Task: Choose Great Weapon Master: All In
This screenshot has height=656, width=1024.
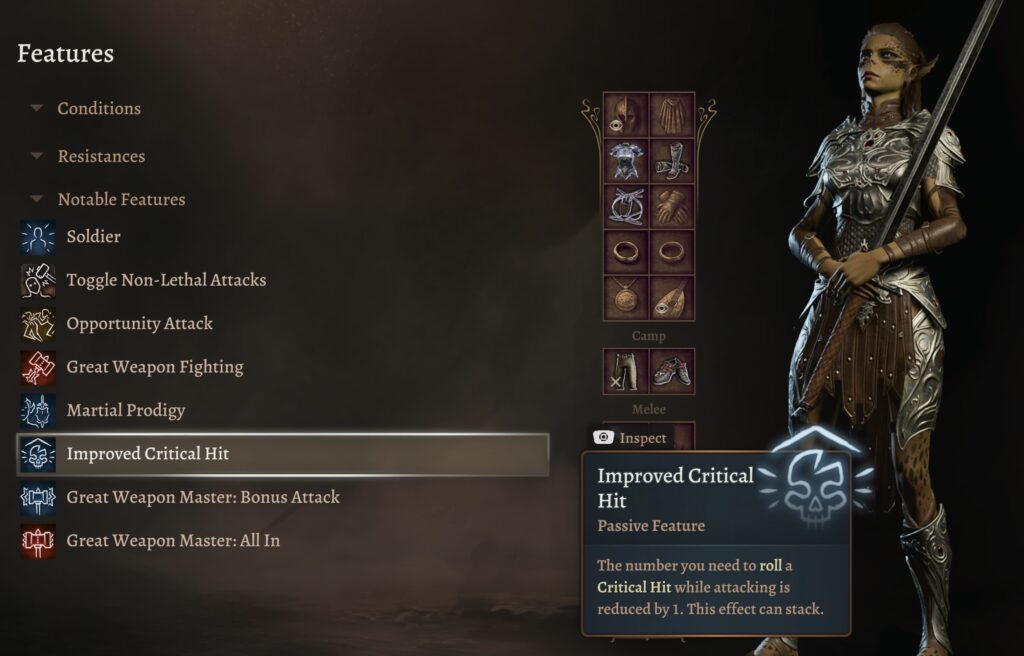Action: point(172,541)
